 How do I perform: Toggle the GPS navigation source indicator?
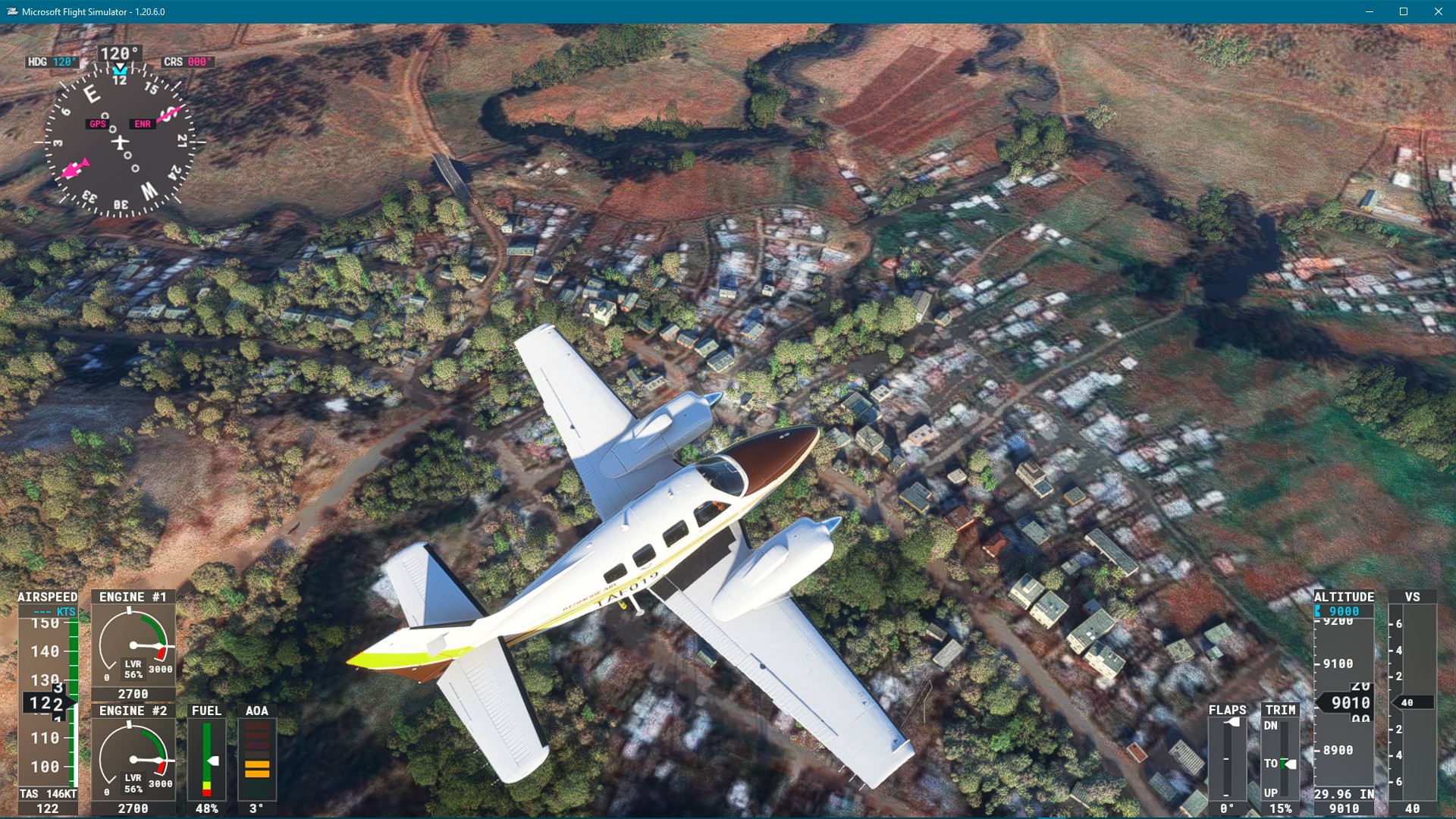pyautogui.click(x=97, y=125)
